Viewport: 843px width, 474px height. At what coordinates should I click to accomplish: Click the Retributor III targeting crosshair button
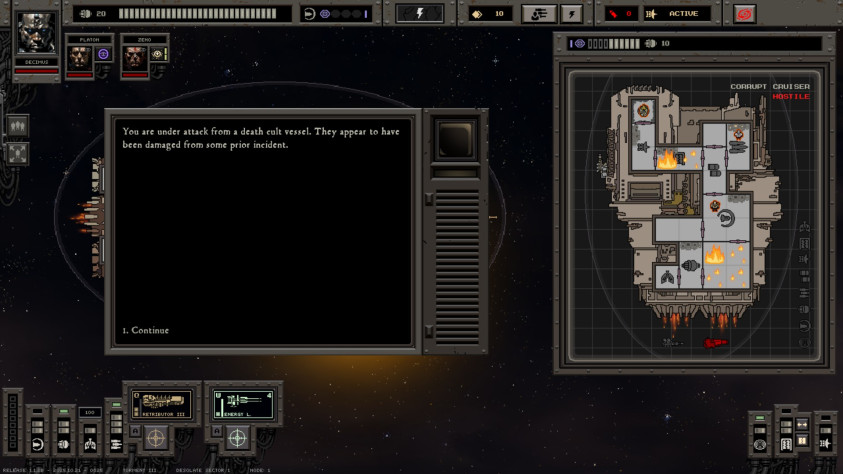coord(155,438)
